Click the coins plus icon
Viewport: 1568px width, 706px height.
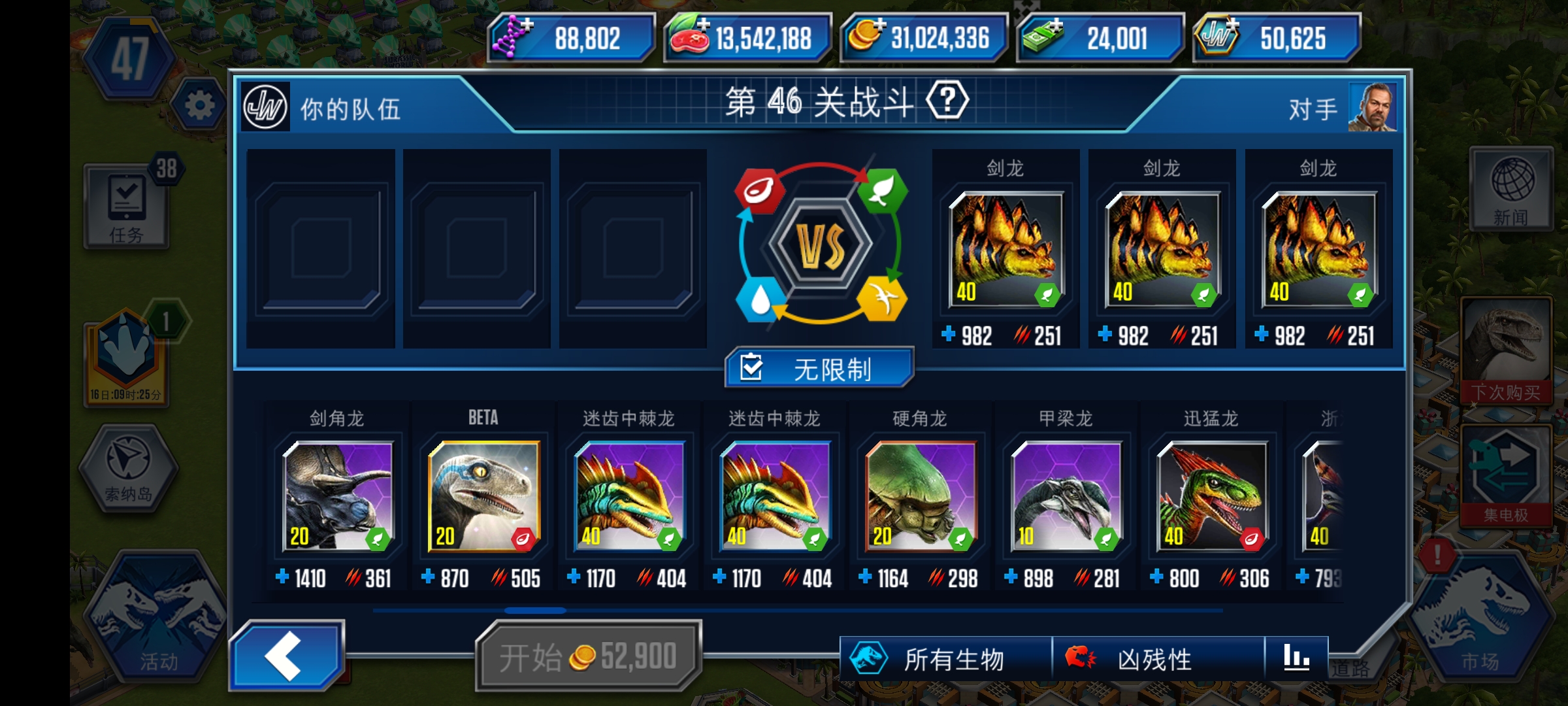click(880, 26)
